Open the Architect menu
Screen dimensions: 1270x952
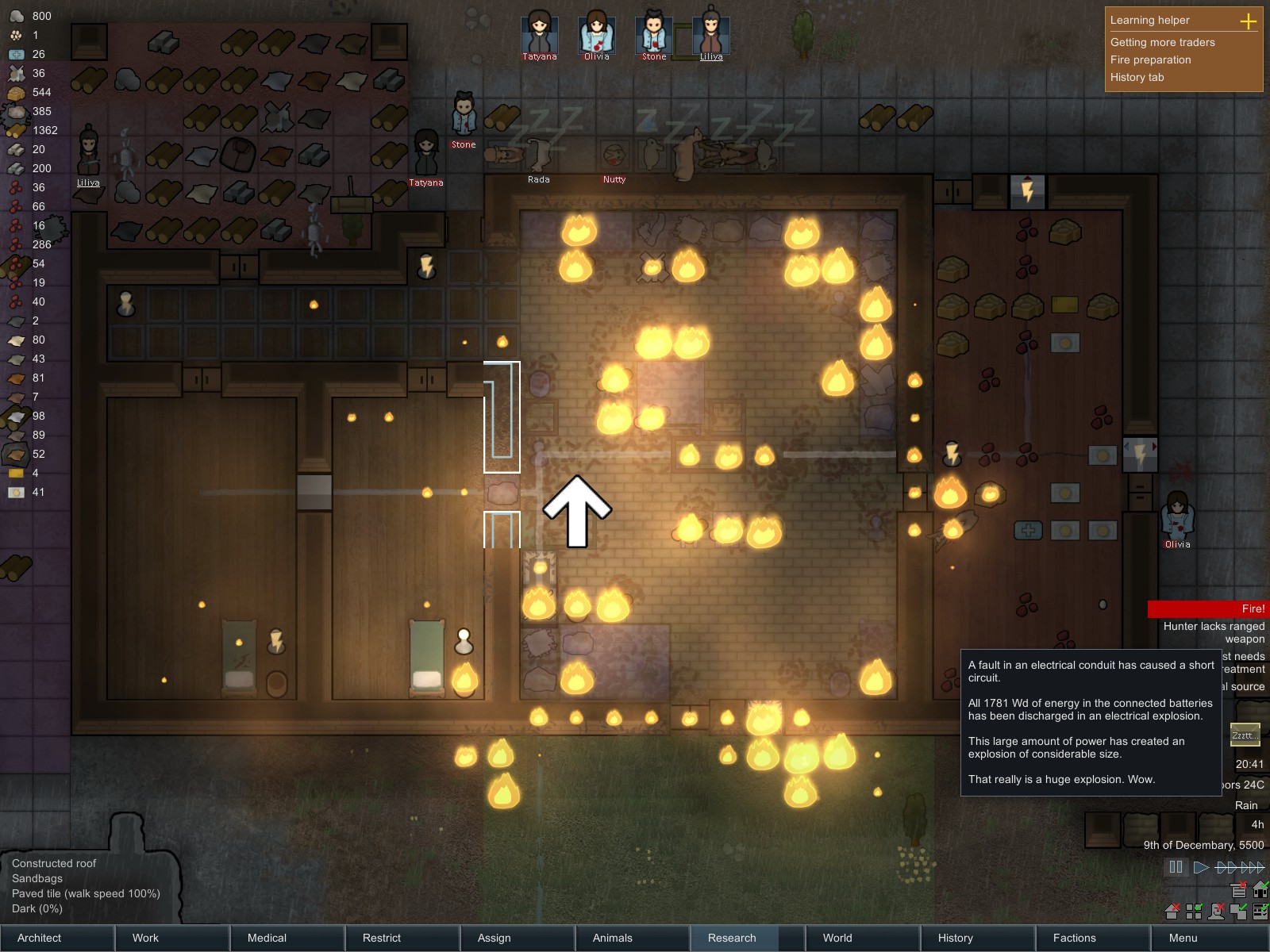pos(57,938)
